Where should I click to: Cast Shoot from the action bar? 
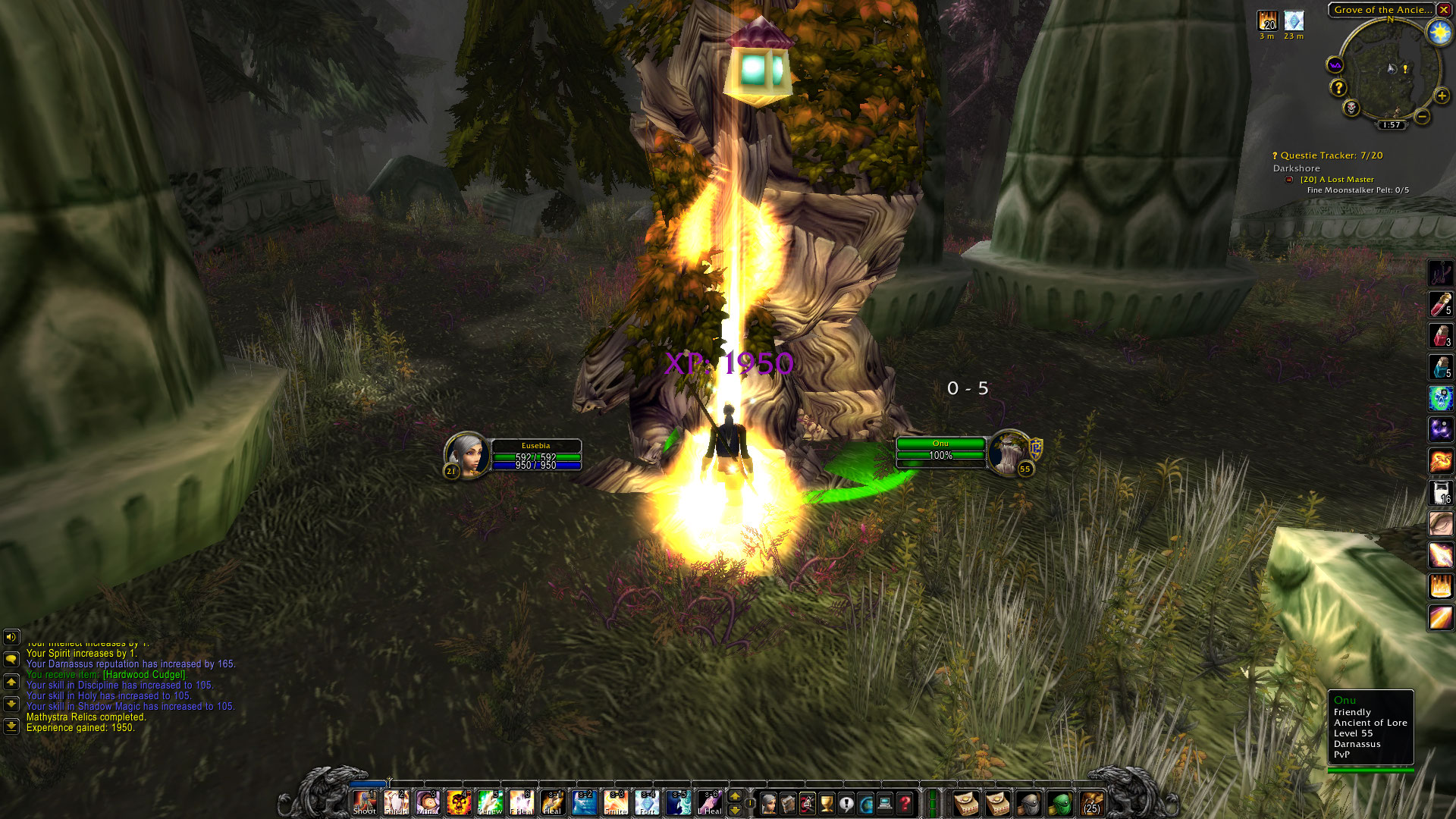click(364, 802)
